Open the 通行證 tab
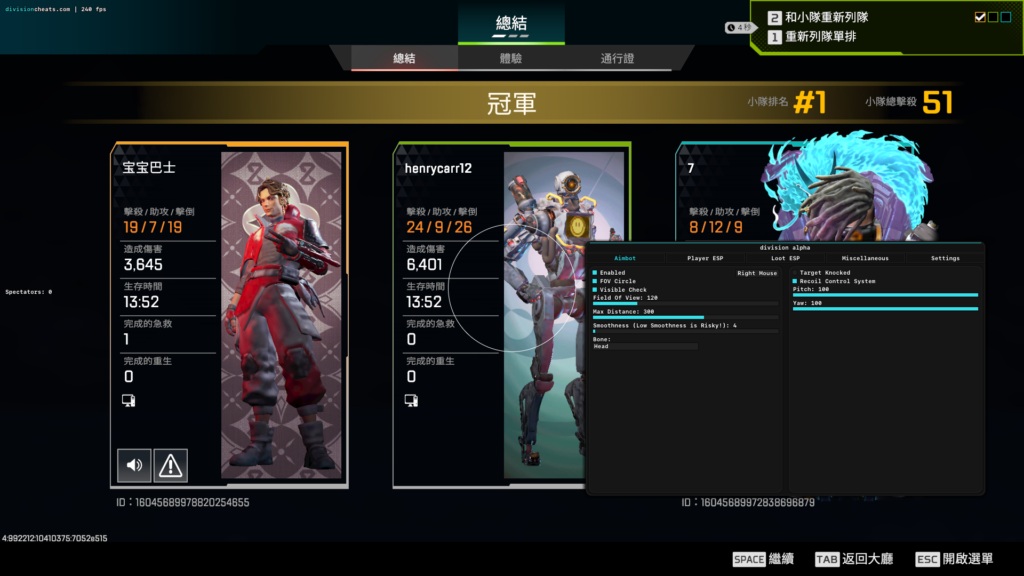Screen dimensions: 1024x576 617,59
